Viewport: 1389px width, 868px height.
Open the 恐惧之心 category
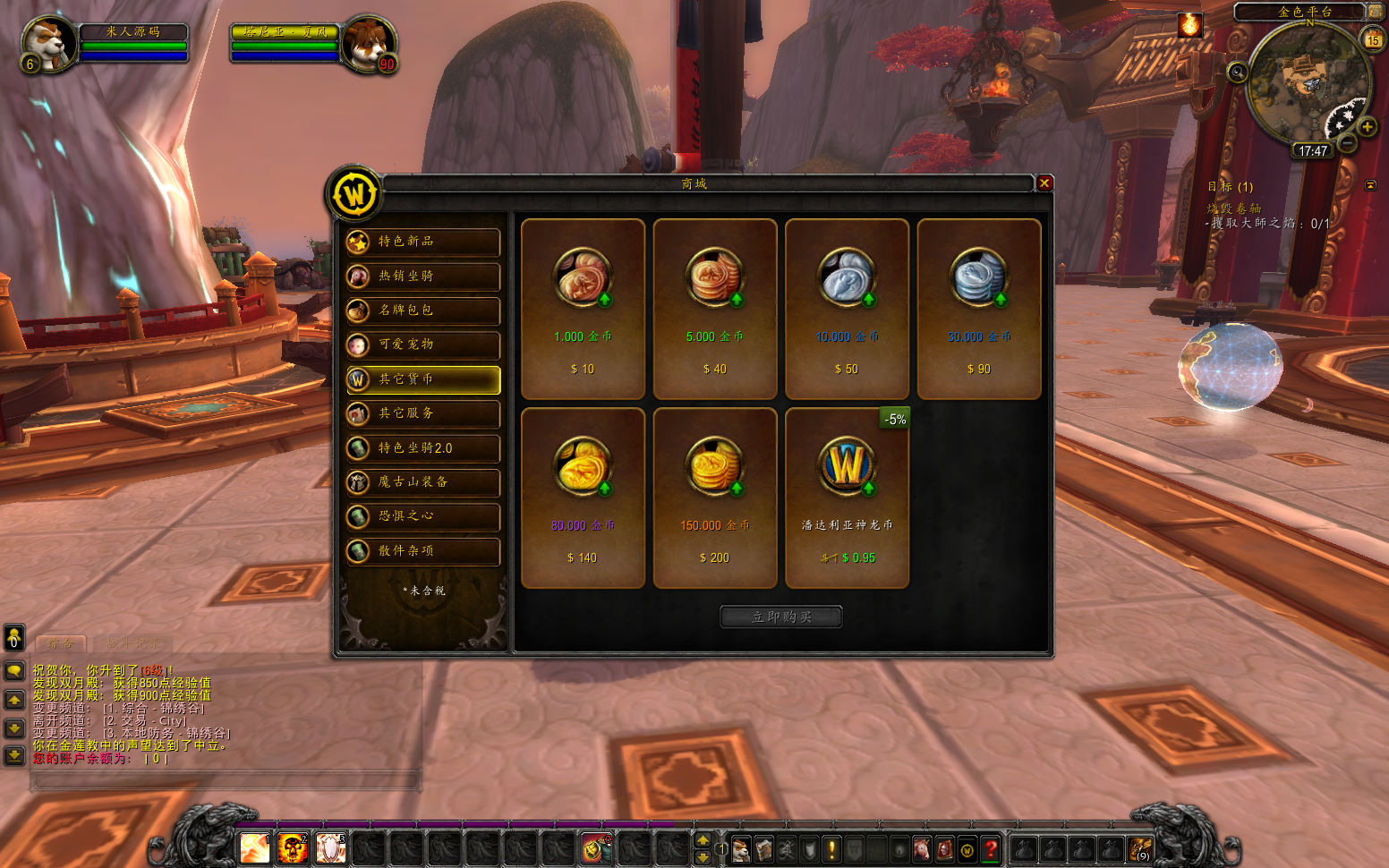point(423,516)
